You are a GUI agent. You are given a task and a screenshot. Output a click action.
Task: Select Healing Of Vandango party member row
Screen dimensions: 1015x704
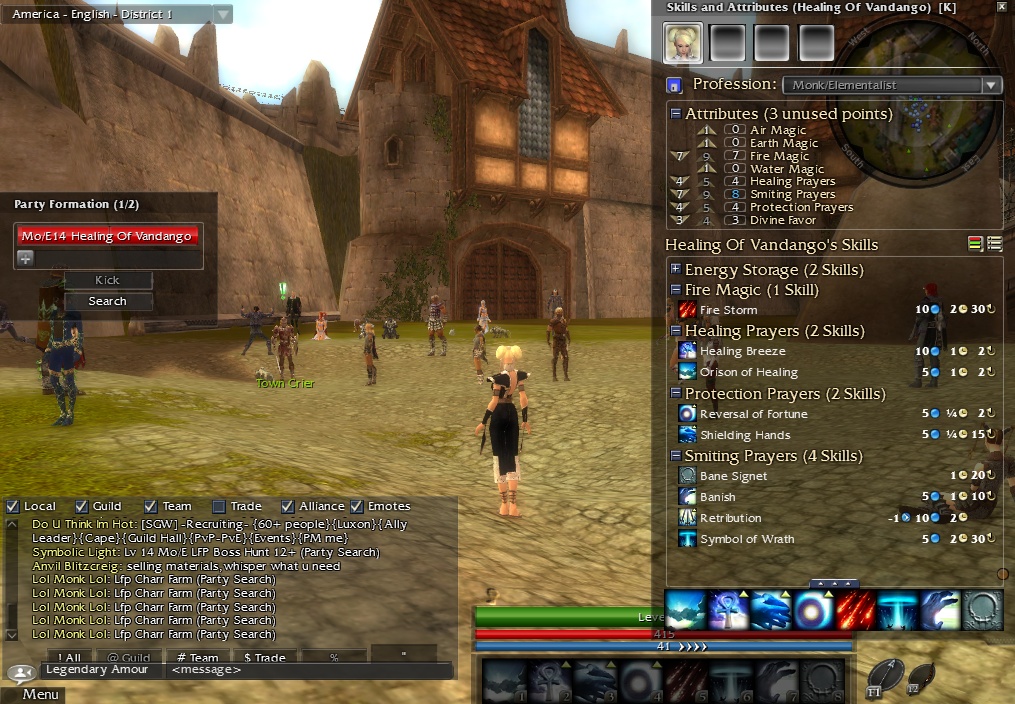pos(109,236)
